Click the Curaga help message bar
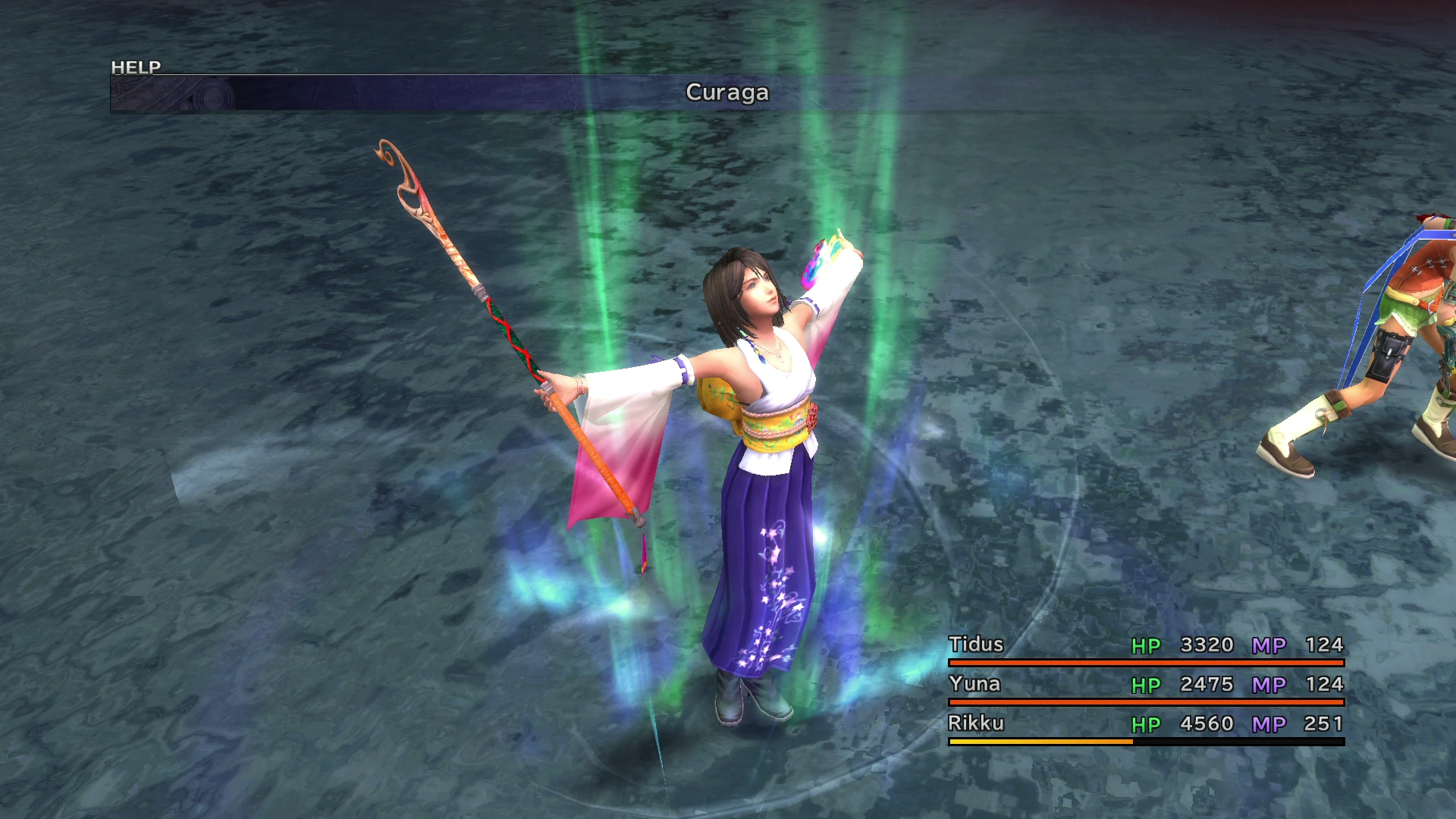This screenshot has height=819, width=1456. (x=726, y=93)
